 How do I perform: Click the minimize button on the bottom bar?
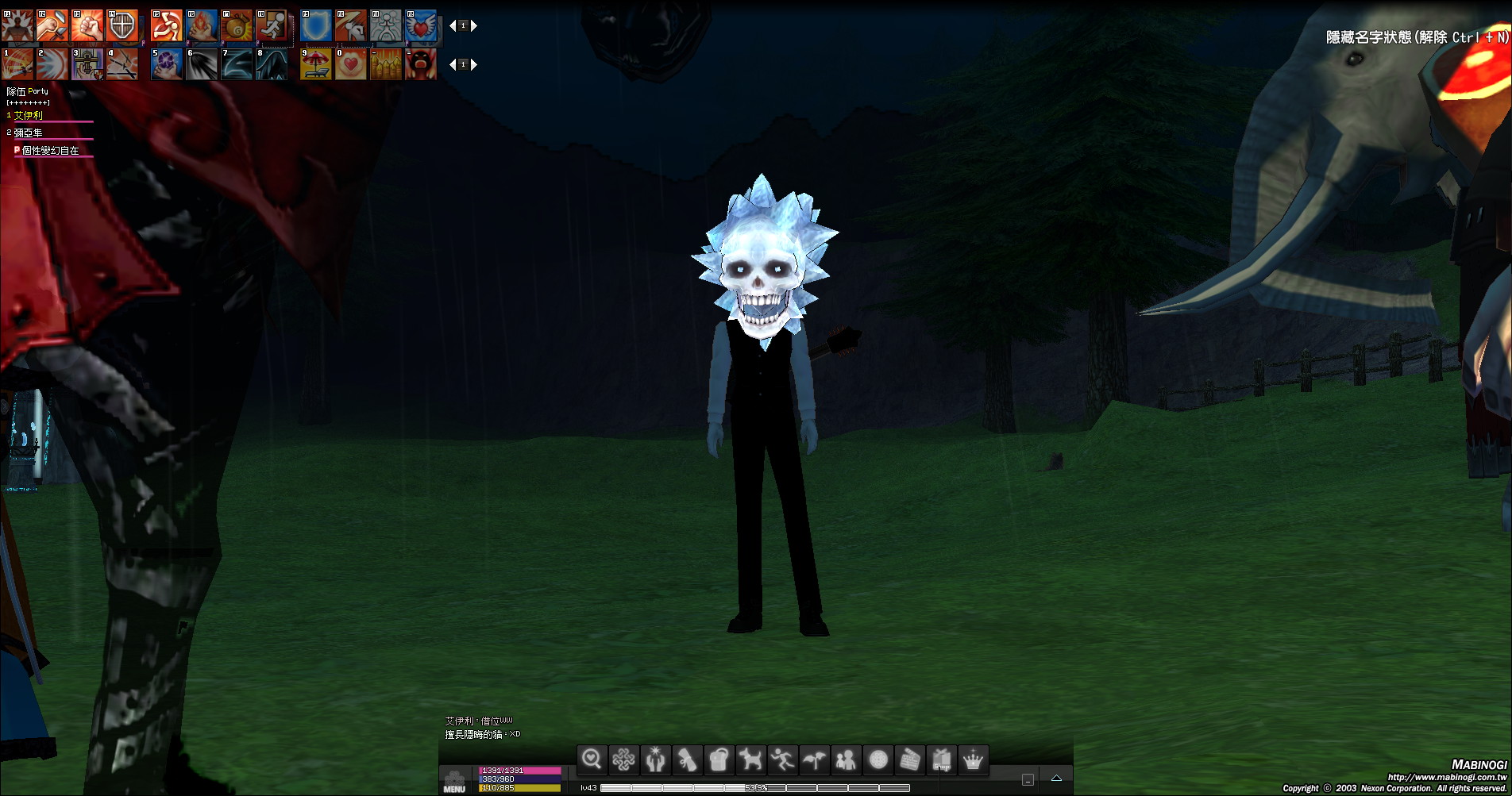click(x=1028, y=779)
